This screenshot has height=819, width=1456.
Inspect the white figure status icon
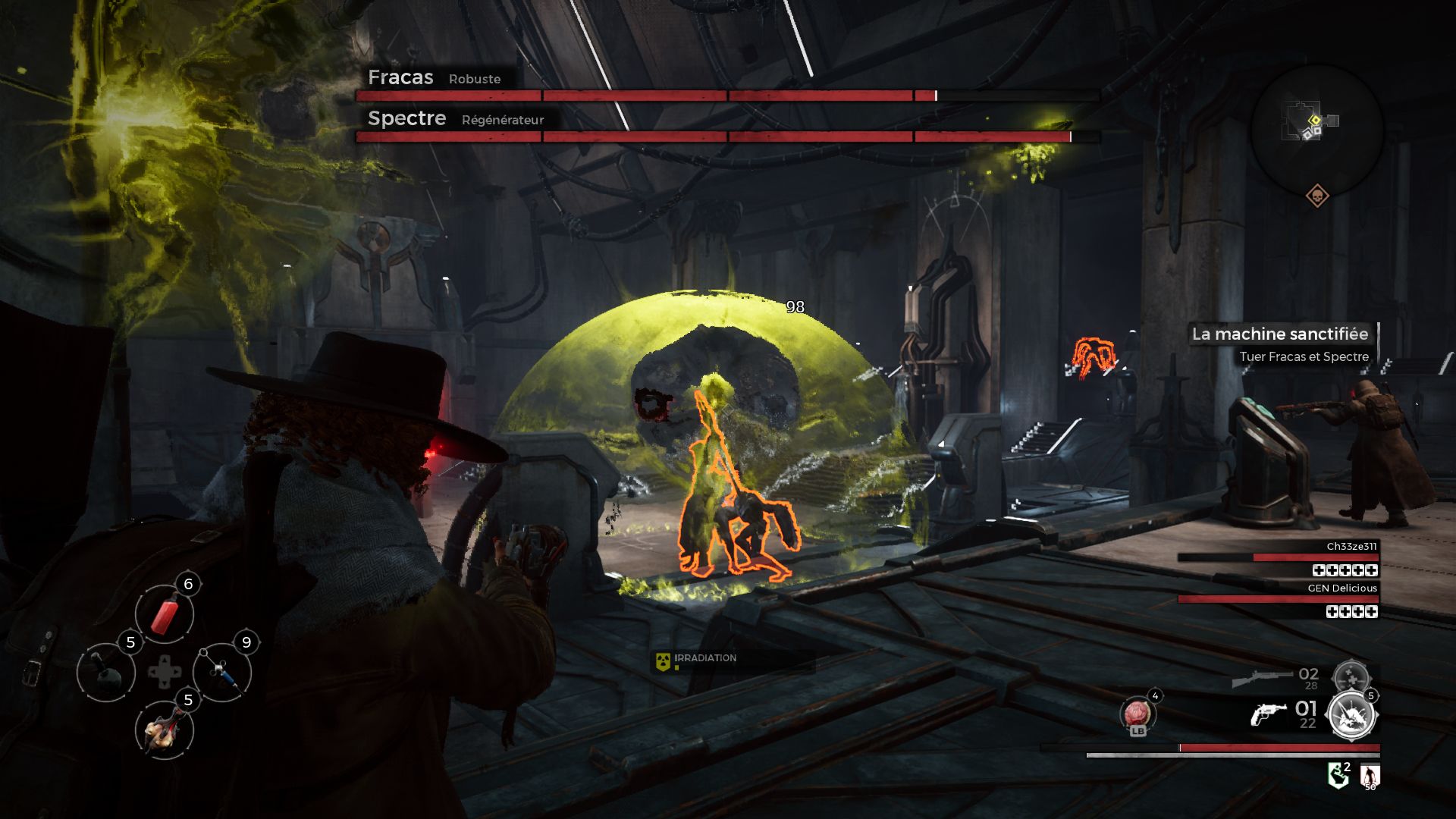1370,776
